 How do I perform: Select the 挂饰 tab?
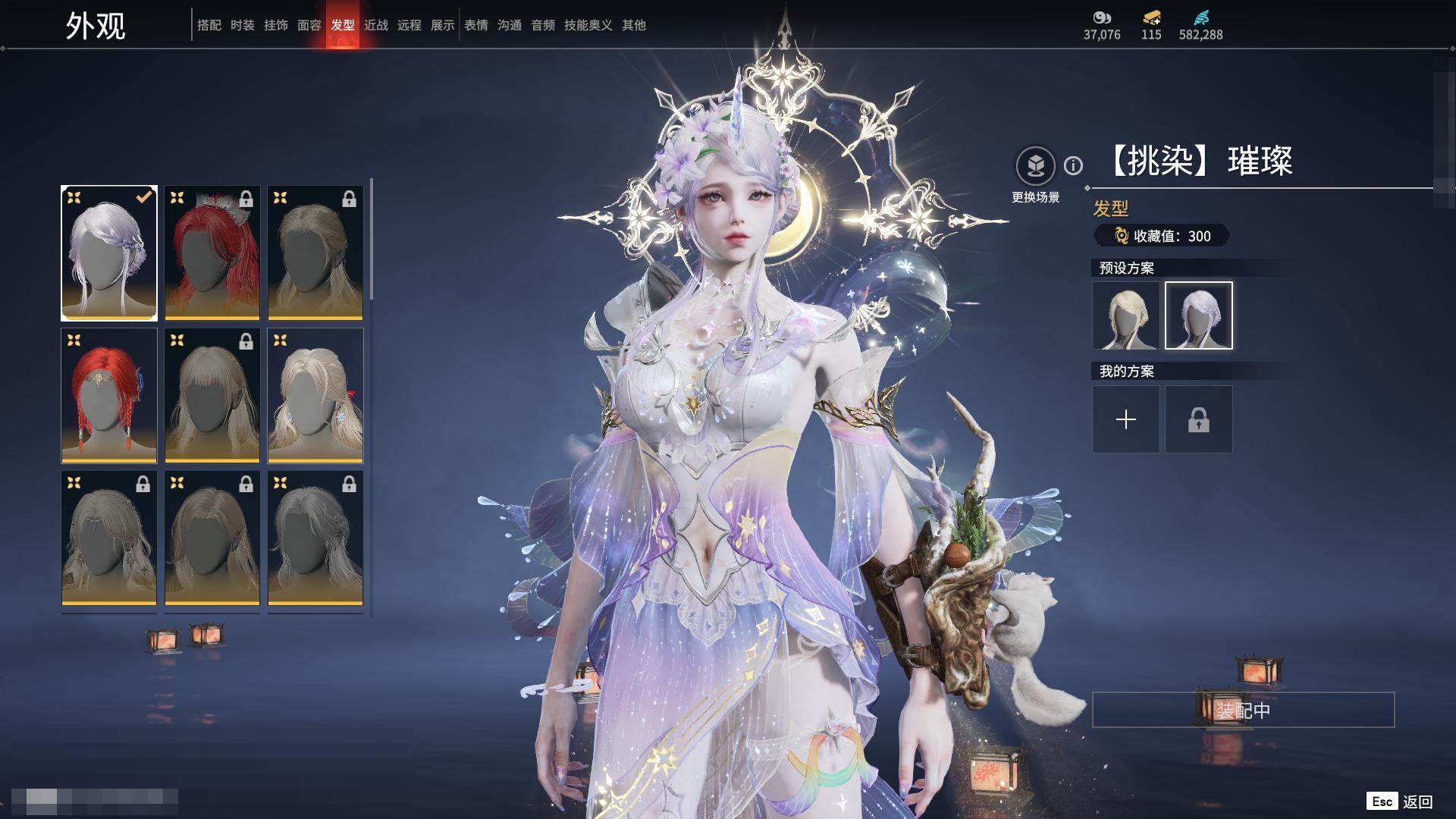coord(276,25)
